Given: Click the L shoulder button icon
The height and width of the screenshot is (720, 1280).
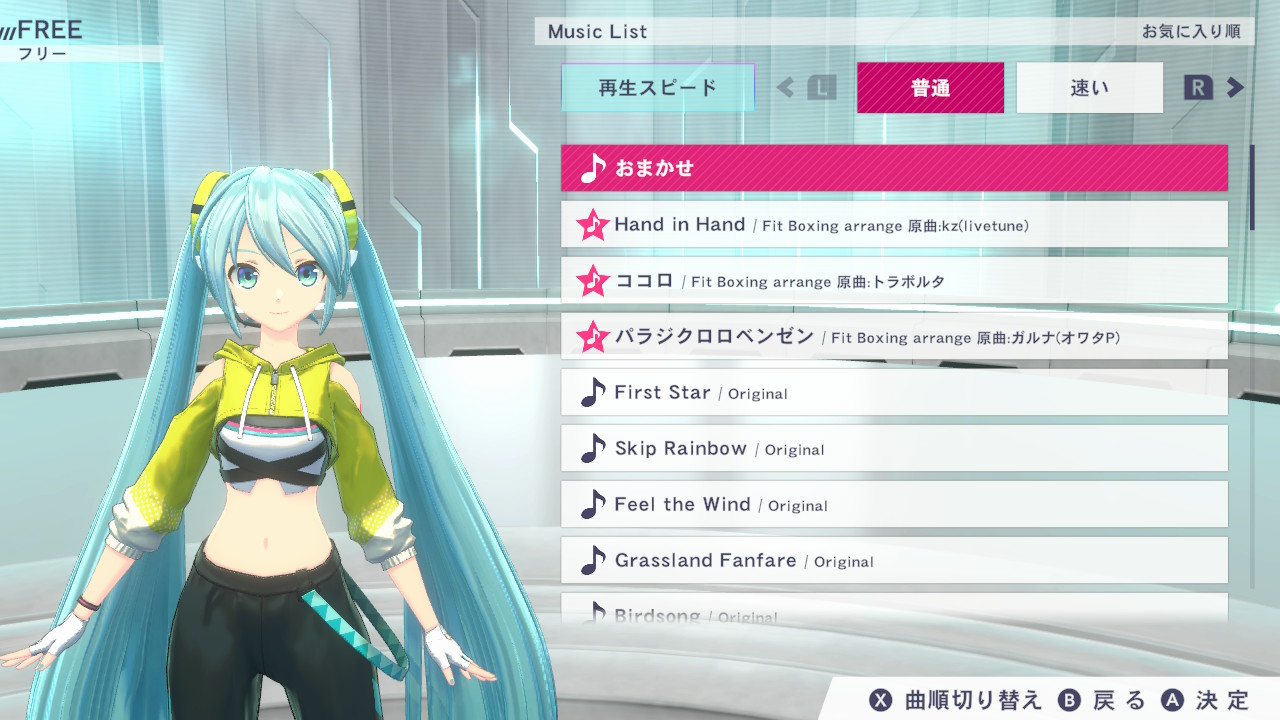Looking at the screenshot, I should pyautogui.click(x=822, y=88).
